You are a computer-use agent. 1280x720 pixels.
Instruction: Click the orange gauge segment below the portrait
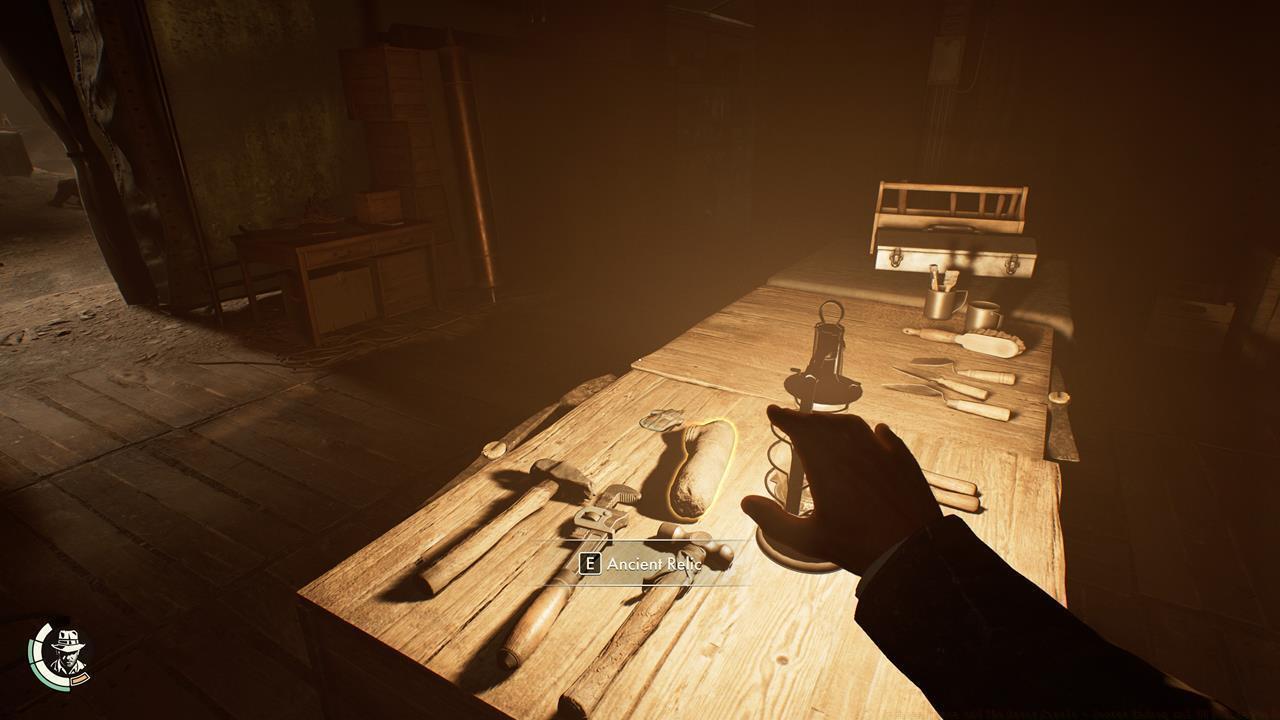click(80, 678)
